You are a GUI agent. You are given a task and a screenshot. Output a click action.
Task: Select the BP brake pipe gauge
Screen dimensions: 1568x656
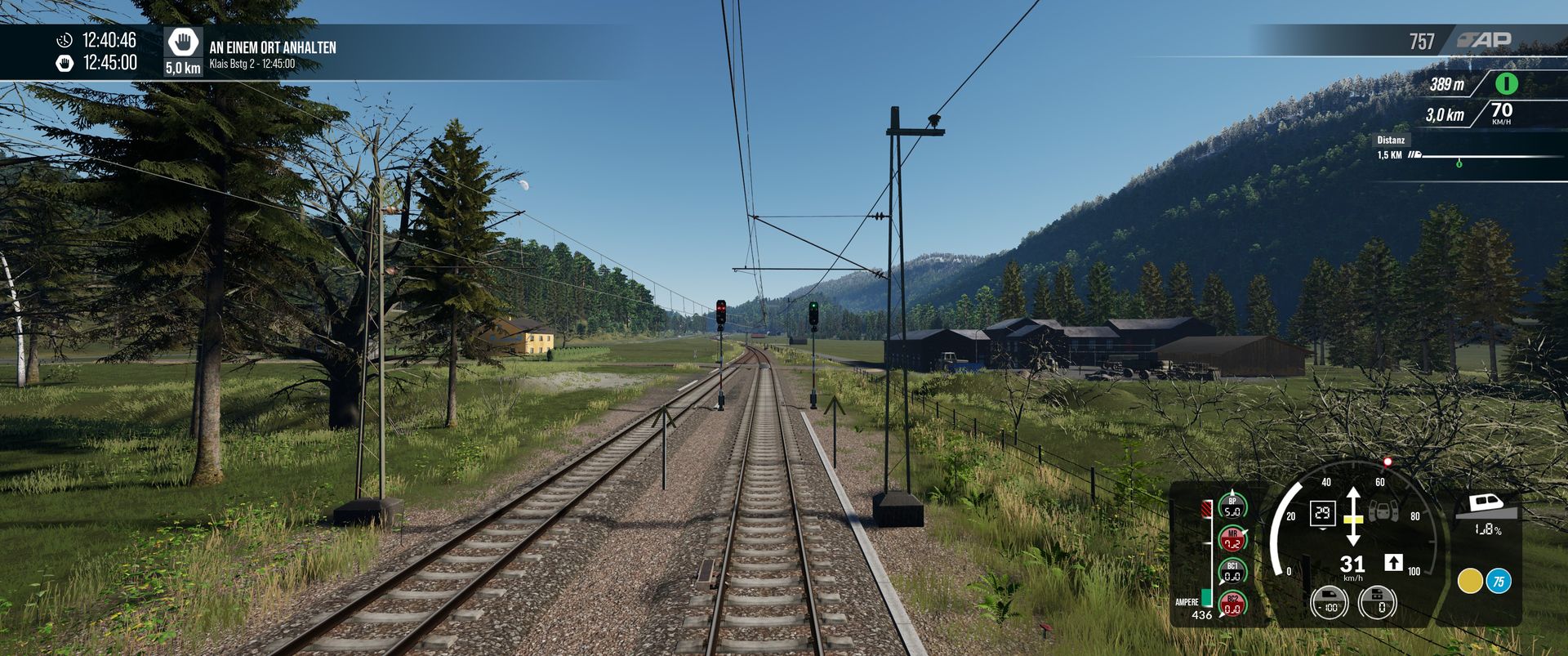click(1232, 507)
